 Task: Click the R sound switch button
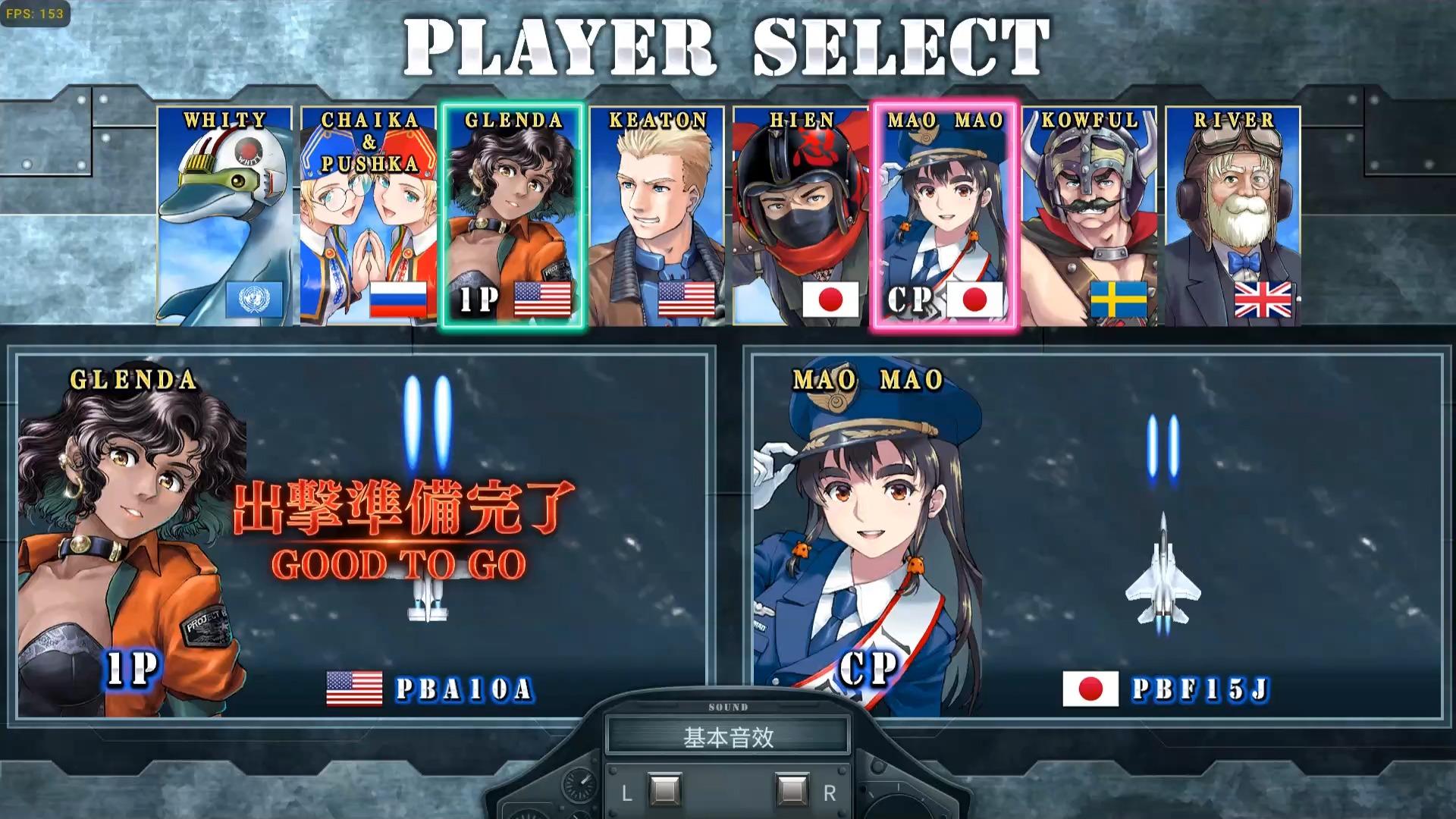pos(792,791)
